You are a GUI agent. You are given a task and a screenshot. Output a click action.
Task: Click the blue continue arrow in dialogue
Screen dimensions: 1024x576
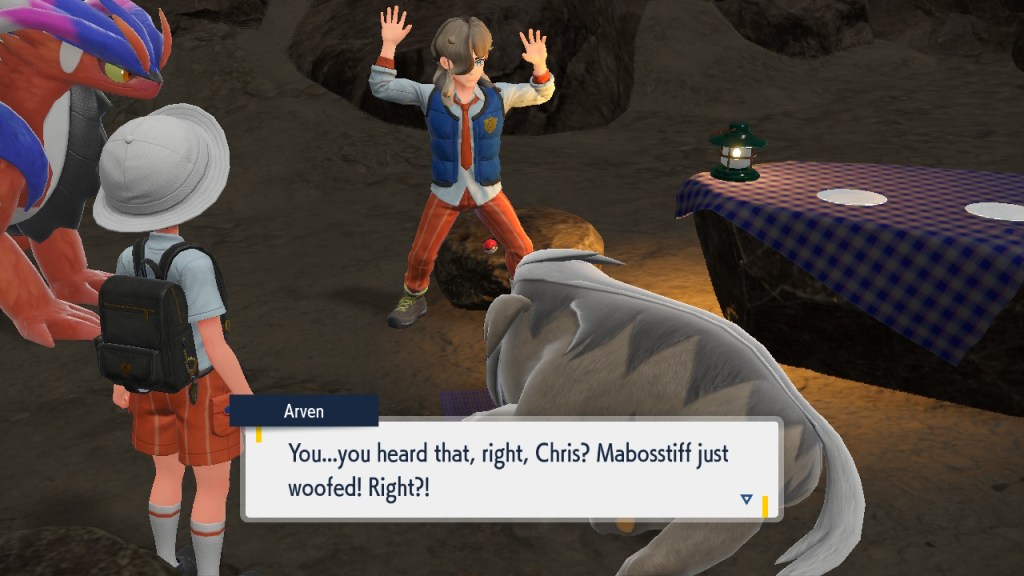pos(746,498)
